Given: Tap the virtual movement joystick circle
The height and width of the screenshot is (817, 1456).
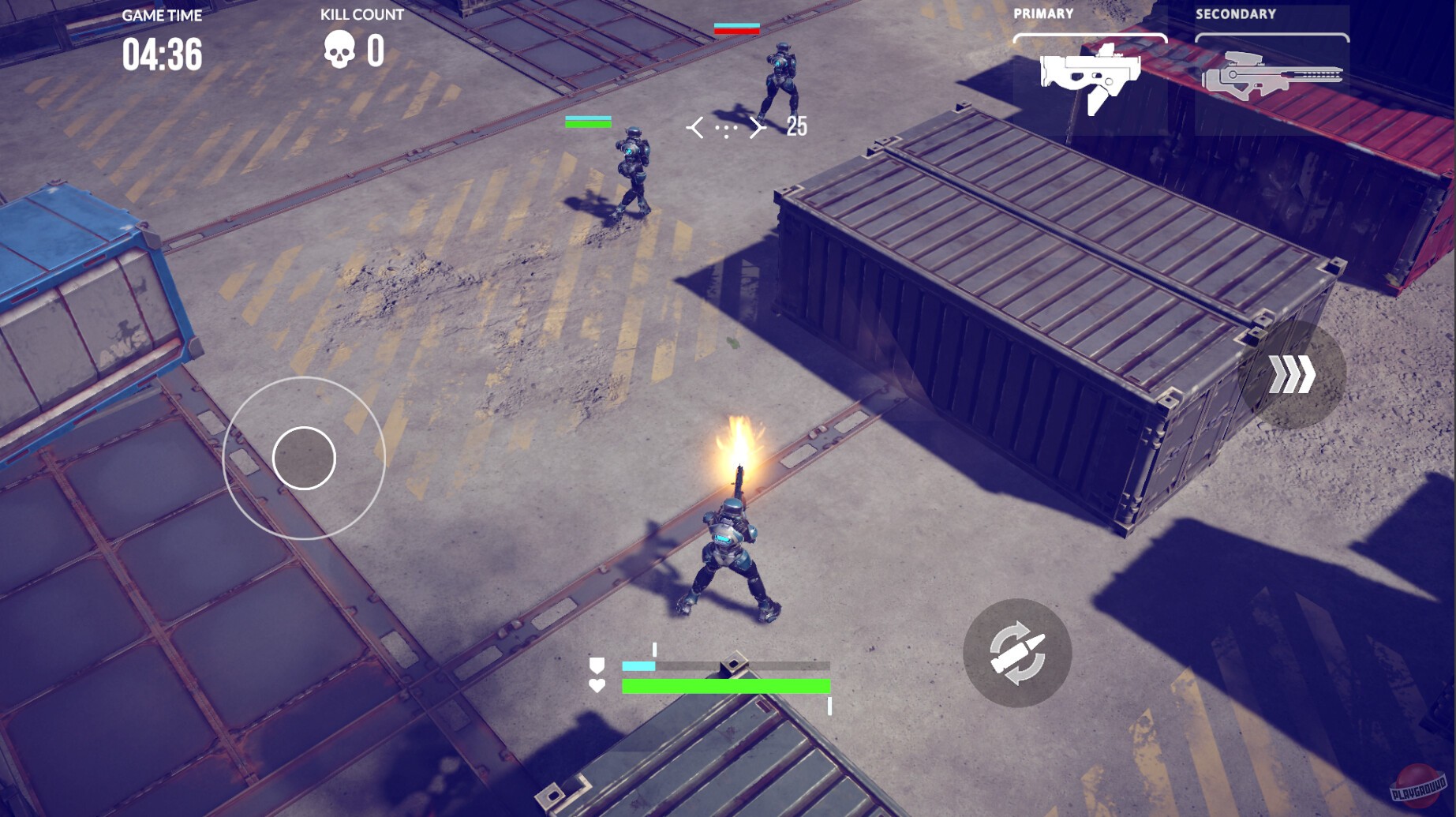Looking at the screenshot, I should pos(305,459).
